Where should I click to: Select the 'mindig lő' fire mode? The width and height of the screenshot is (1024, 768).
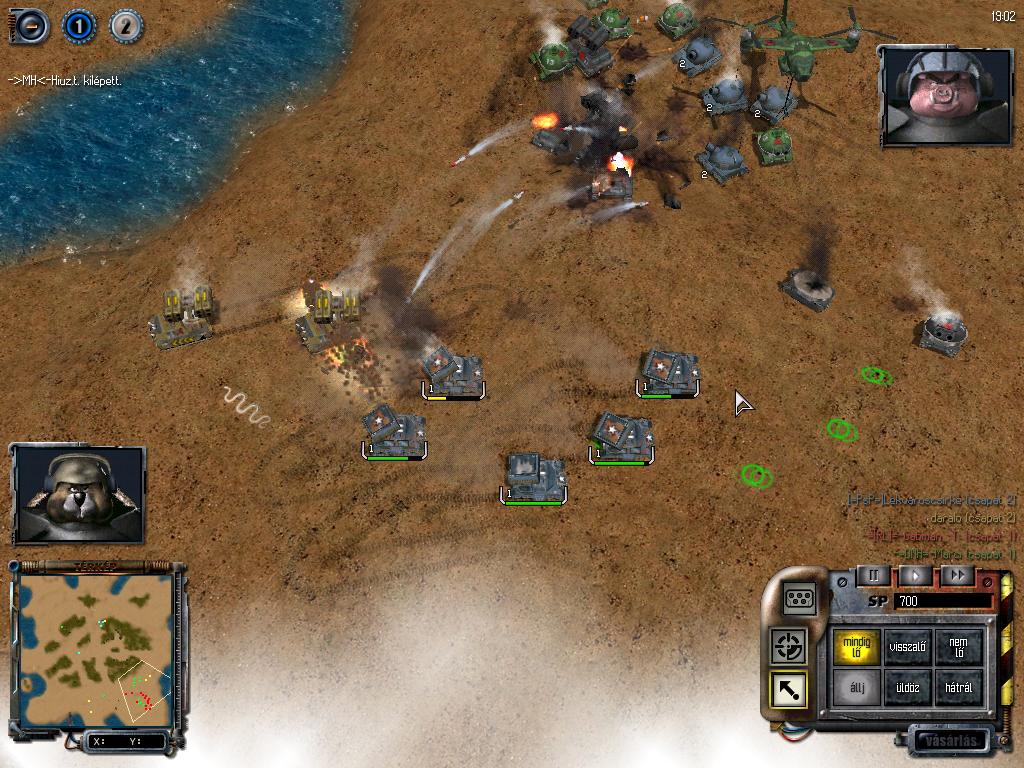click(x=858, y=646)
